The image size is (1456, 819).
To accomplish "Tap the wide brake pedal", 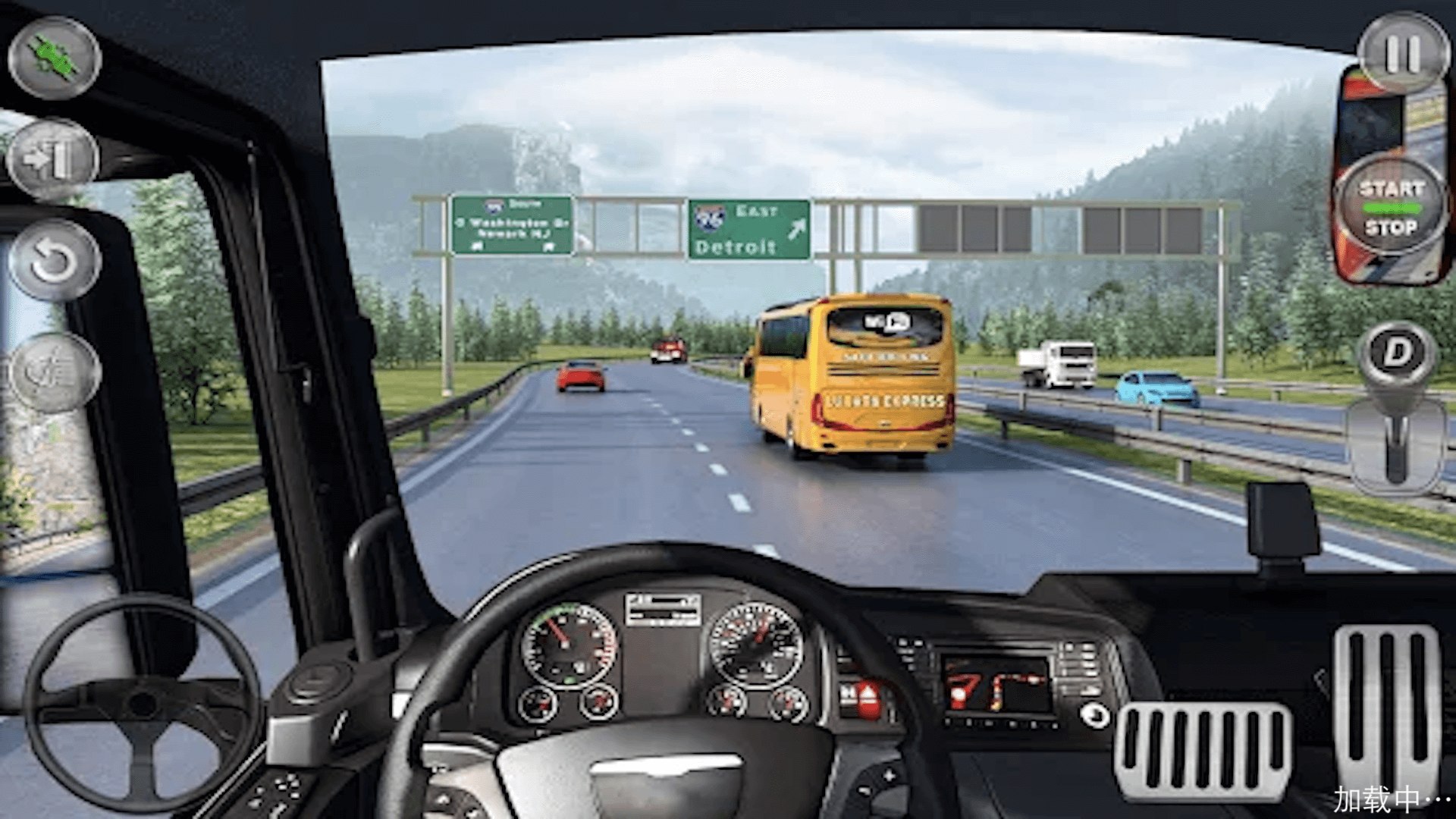I will click(x=1203, y=749).
